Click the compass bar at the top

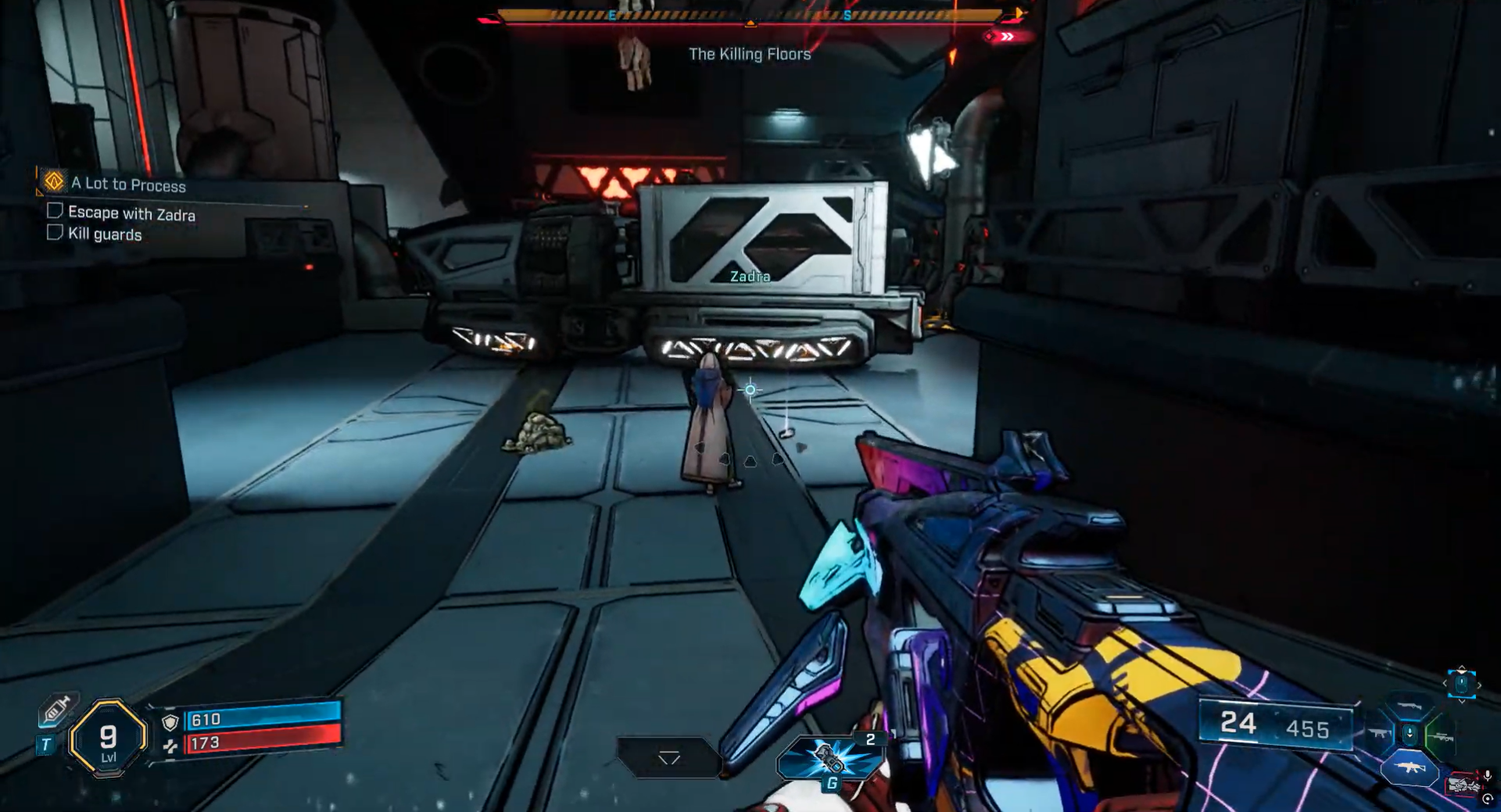click(x=750, y=15)
